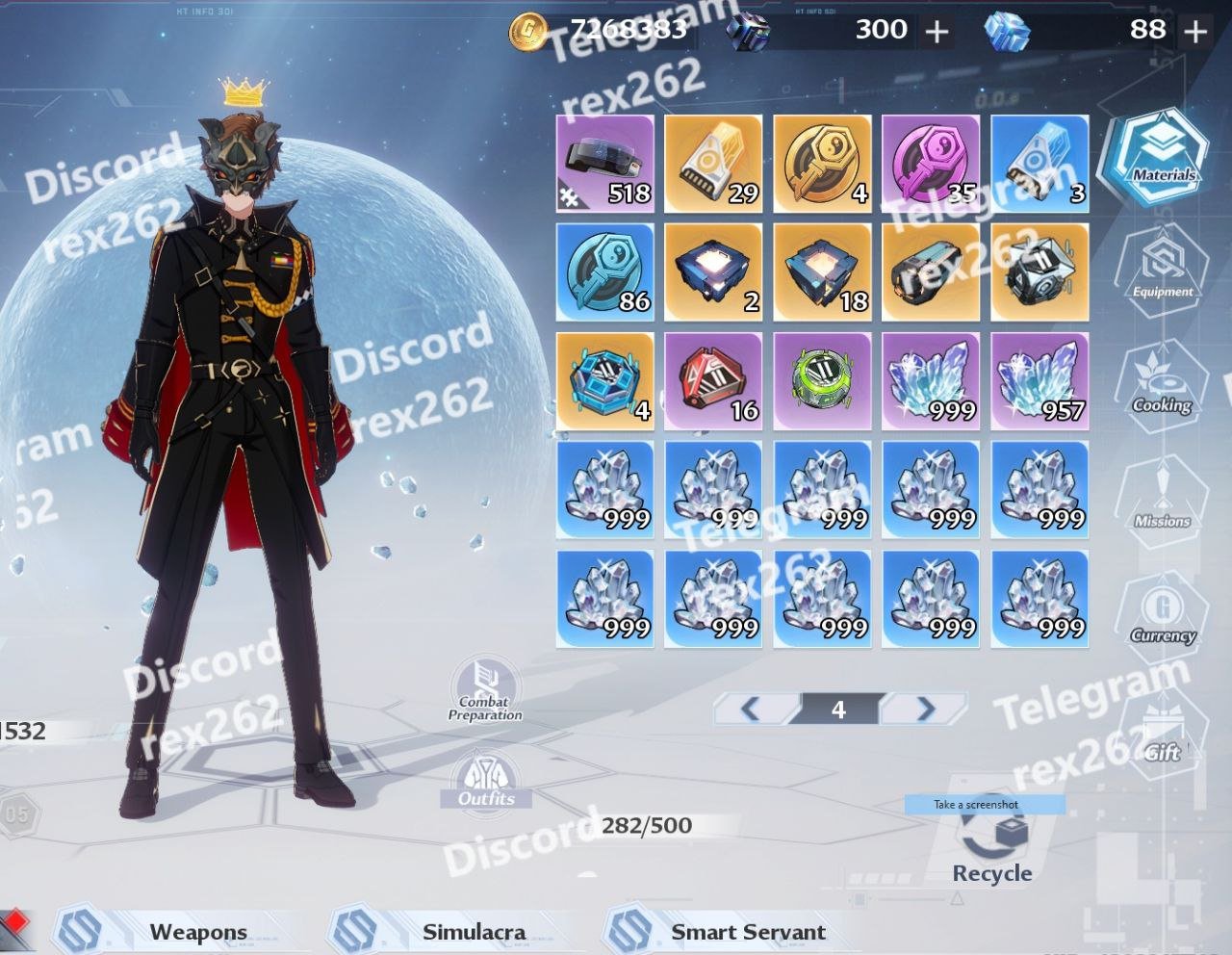Viewport: 1232px width, 955px height.
Task: Select the red matrix item with 16
Action: 714,381
